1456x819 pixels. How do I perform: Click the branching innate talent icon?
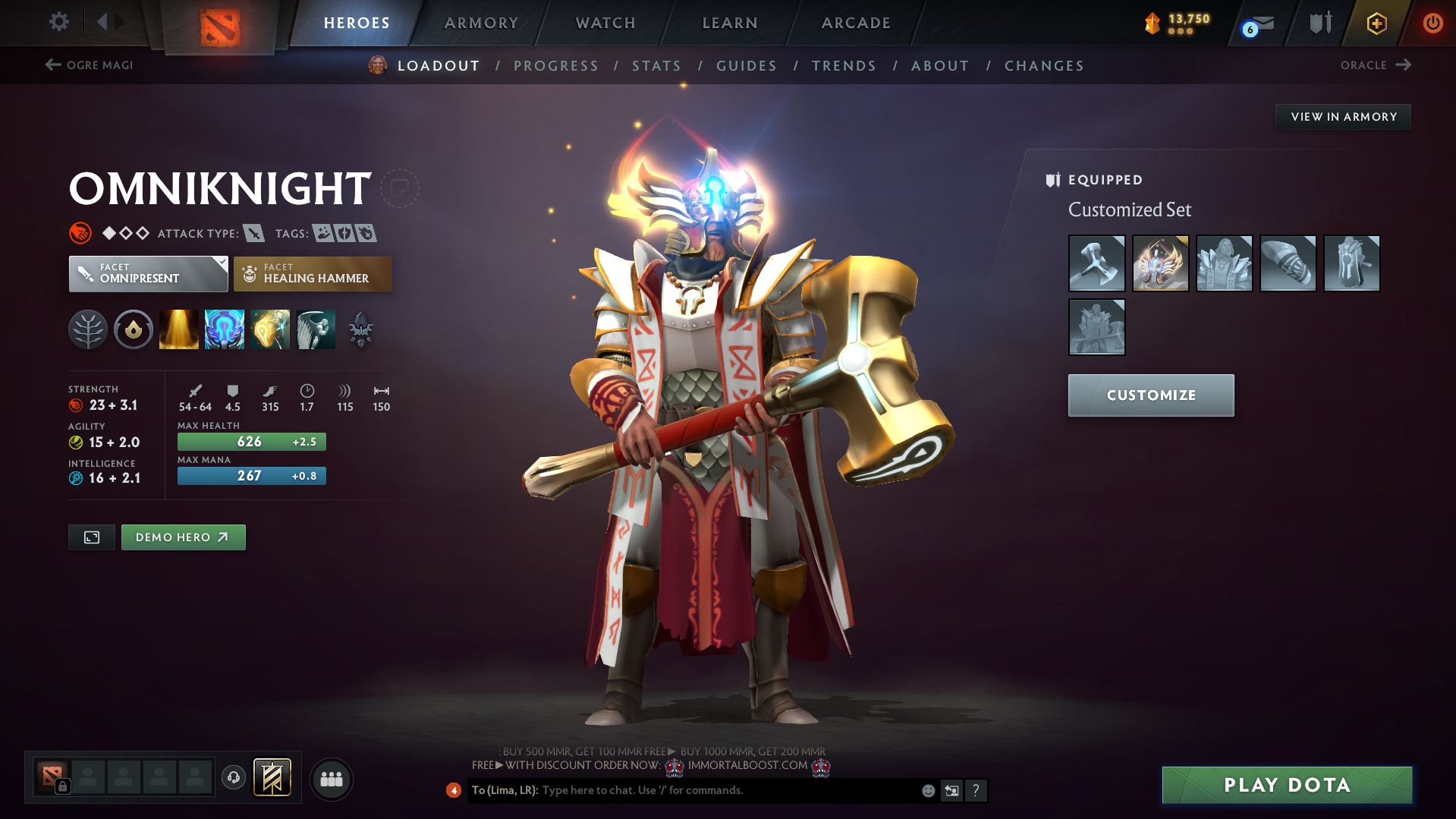pyautogui.click(x=87, y=329)
